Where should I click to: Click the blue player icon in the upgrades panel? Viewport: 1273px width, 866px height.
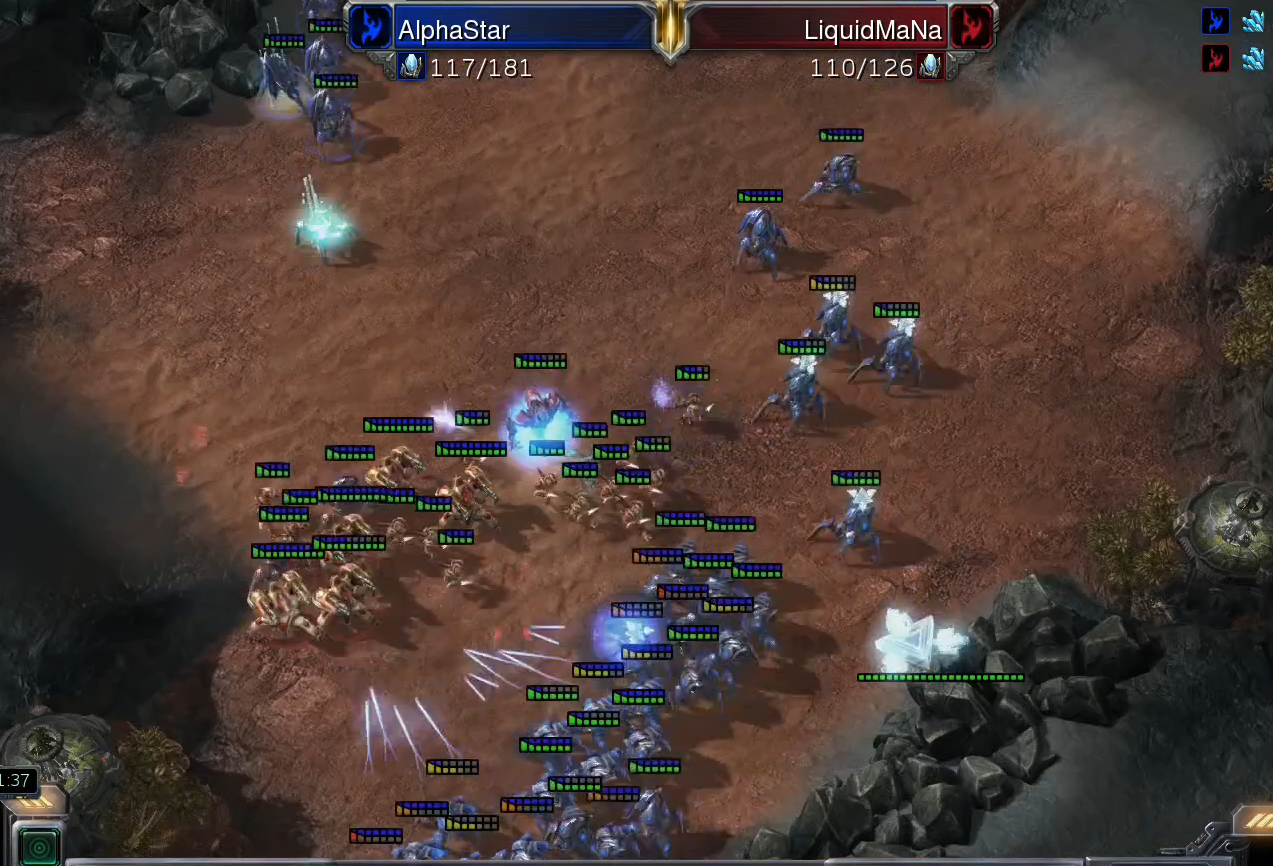1215,21
